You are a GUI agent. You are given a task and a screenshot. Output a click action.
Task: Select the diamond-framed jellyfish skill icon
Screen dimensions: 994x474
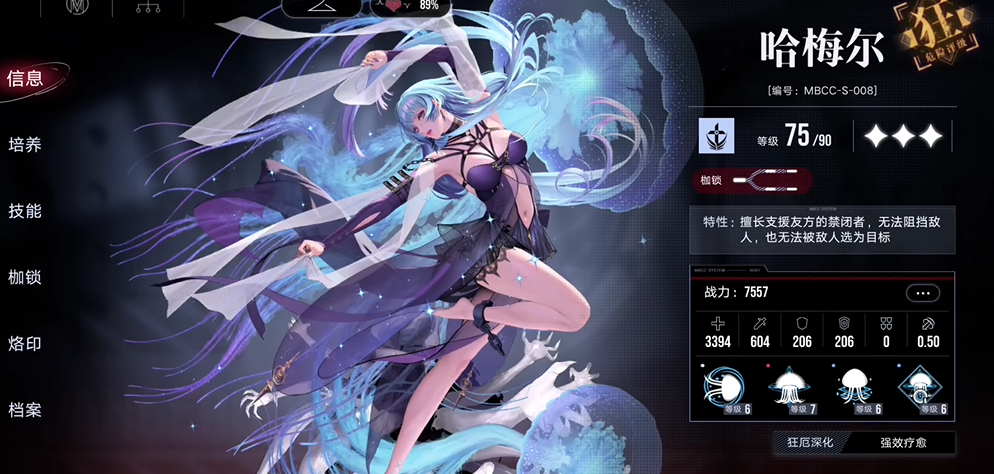(x=918, y=389)
